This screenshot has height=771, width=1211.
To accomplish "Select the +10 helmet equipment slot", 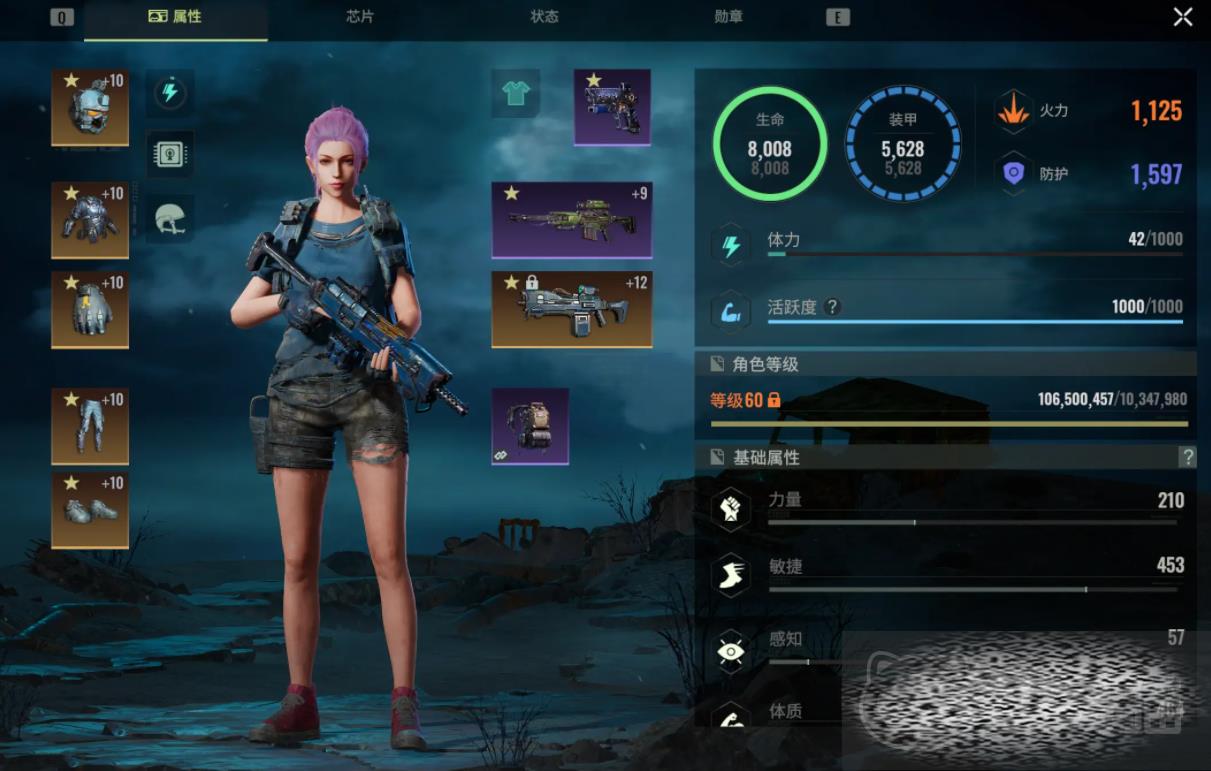I will click(x=90, y=107).
